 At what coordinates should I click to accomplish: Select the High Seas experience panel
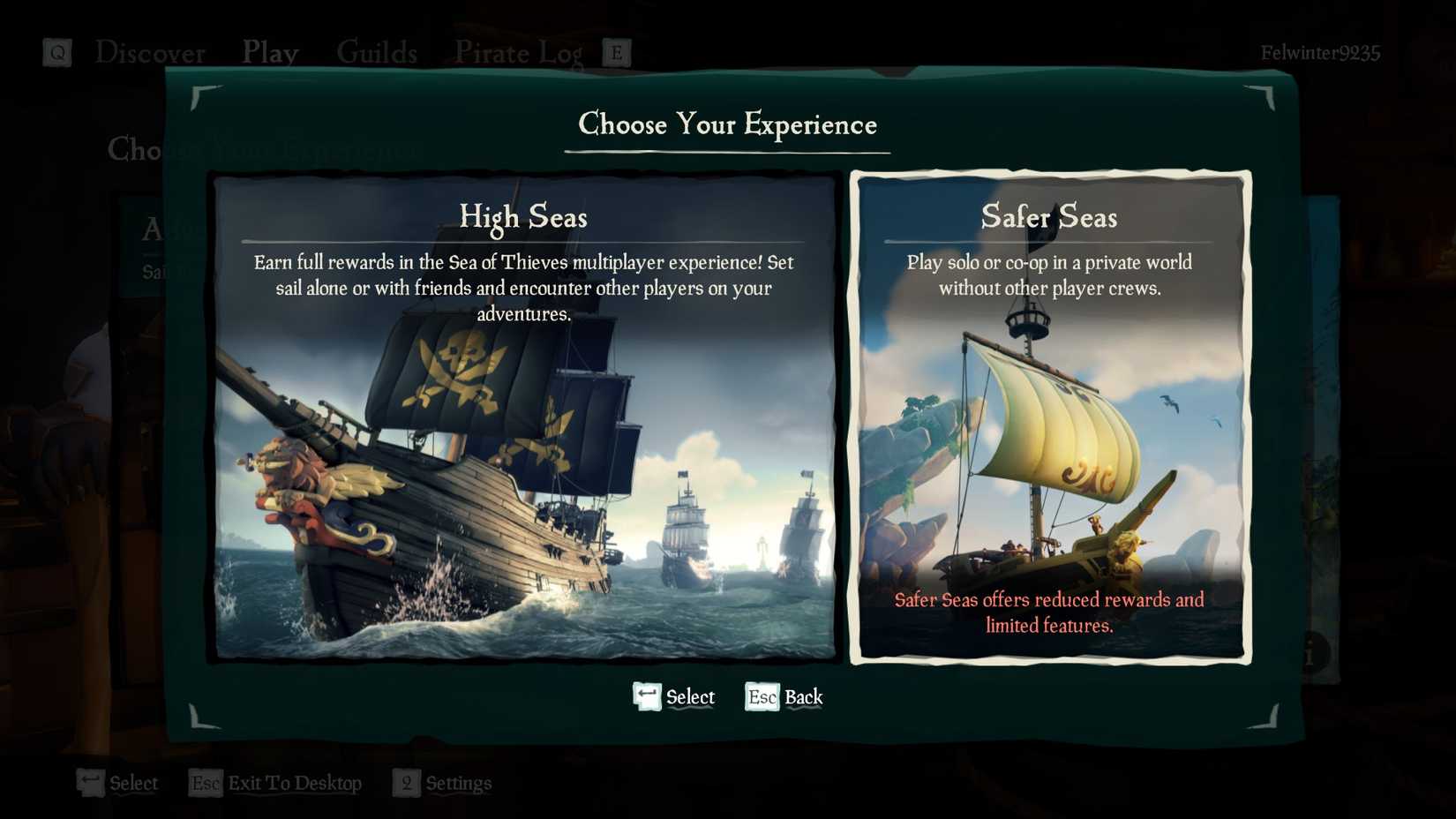point(524,415)
